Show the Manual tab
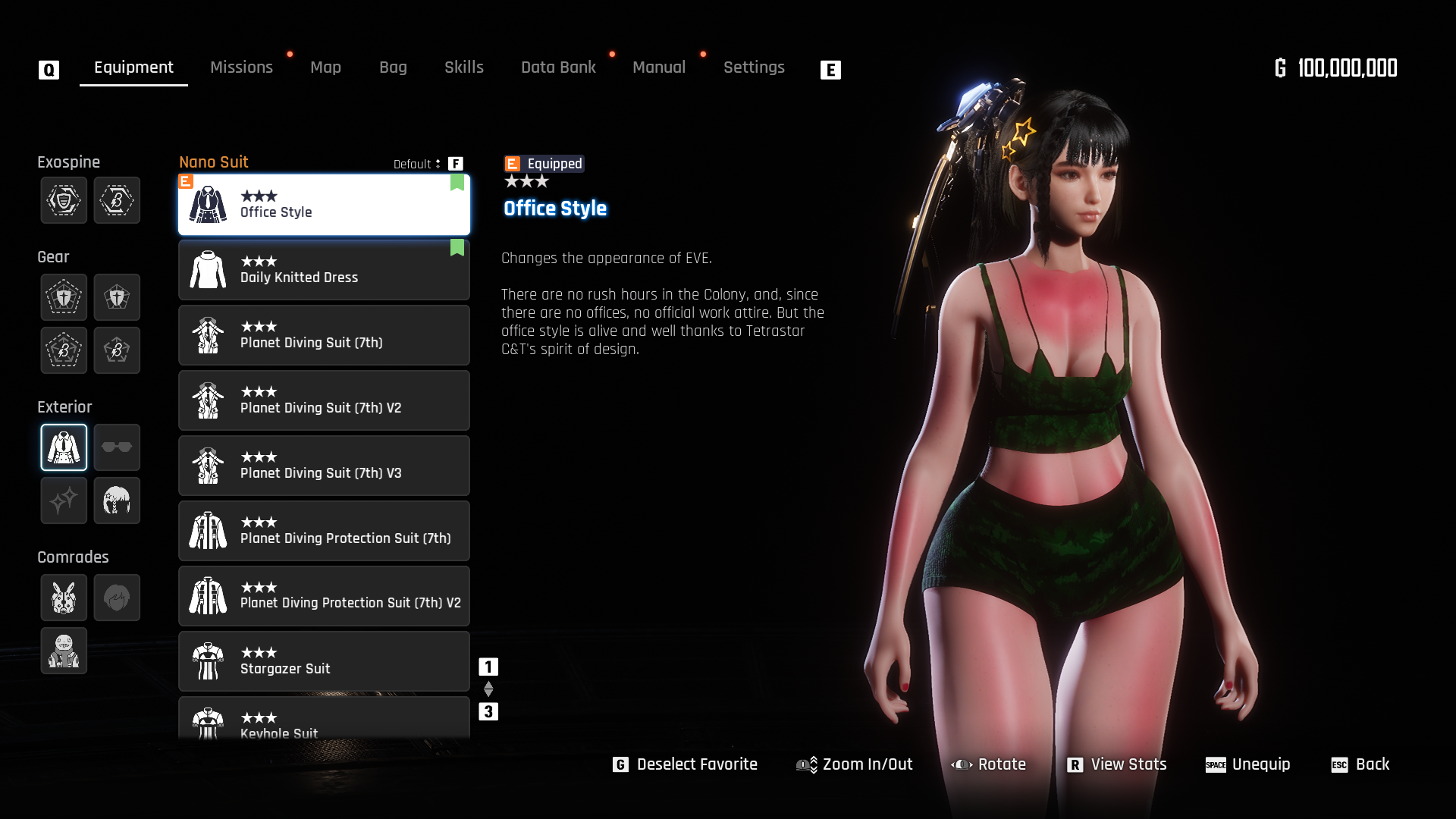 pyautogui.click(x=658, y=67)
